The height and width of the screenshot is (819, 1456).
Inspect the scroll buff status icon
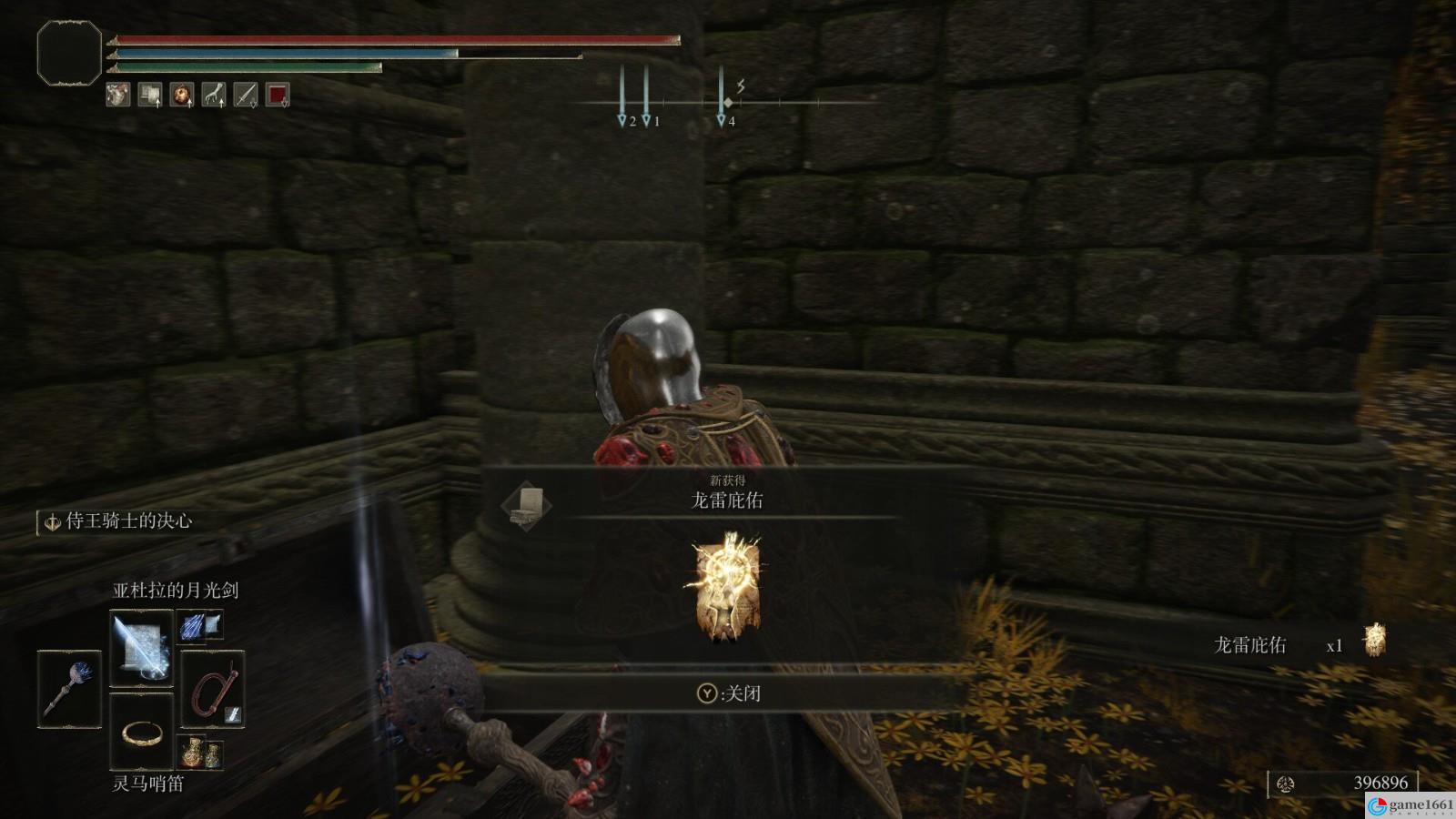[x=150, y=94]
